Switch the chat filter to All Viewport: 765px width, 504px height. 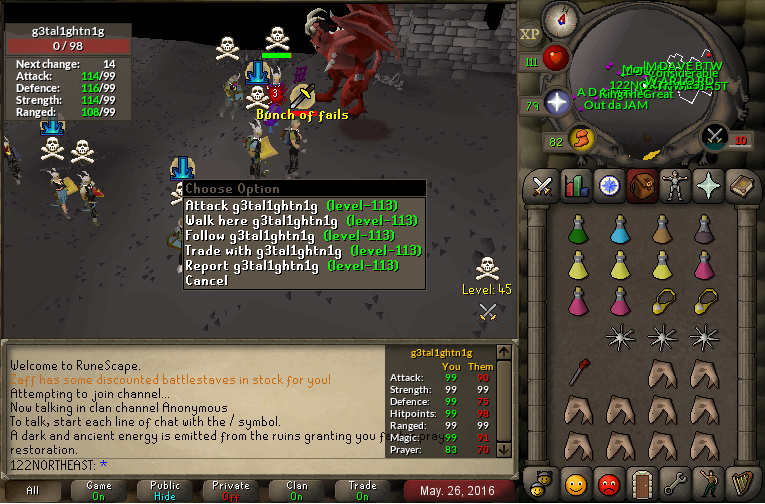[x=33, y=491]
